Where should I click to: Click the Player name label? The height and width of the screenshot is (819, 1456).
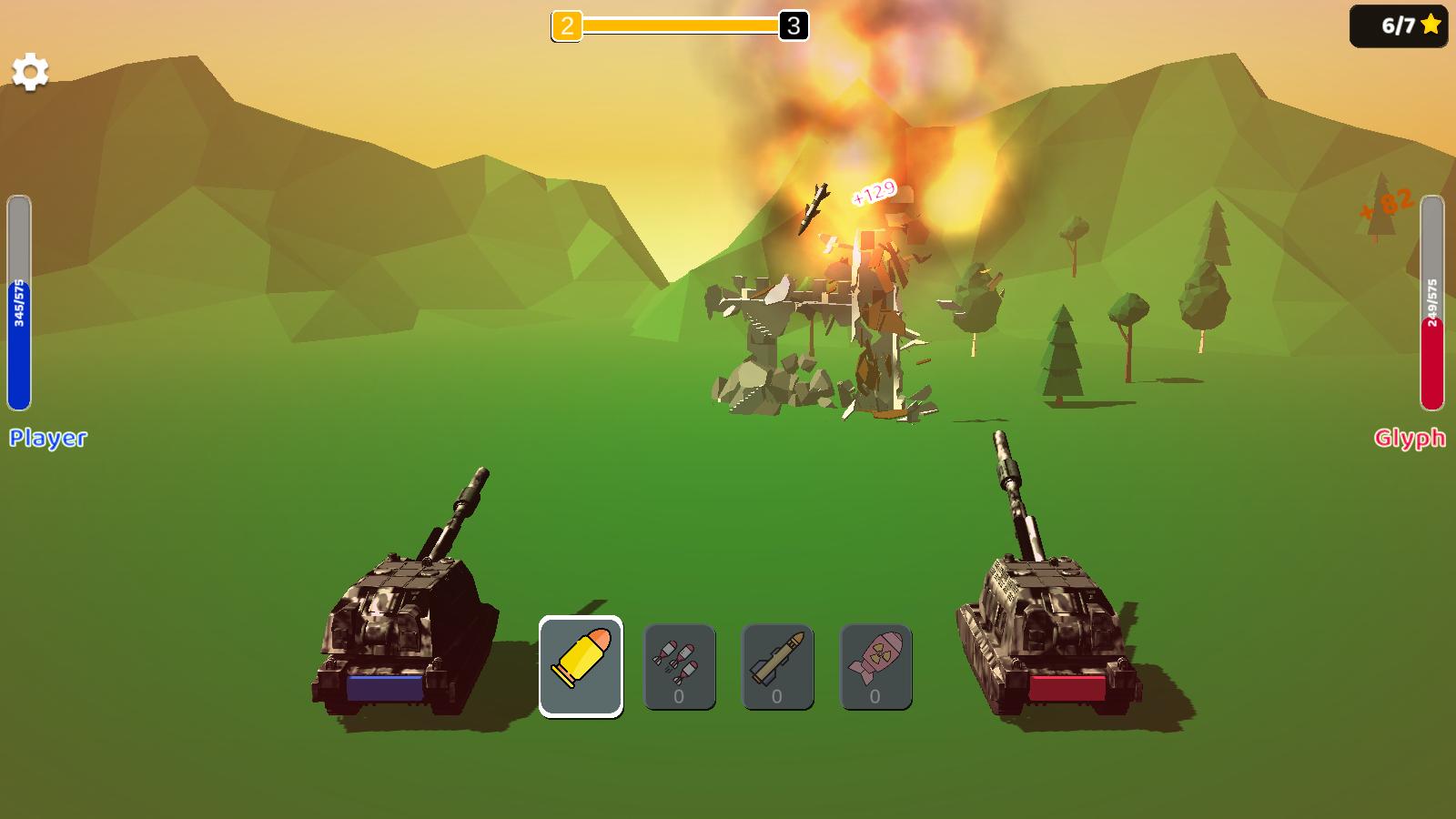47,439
